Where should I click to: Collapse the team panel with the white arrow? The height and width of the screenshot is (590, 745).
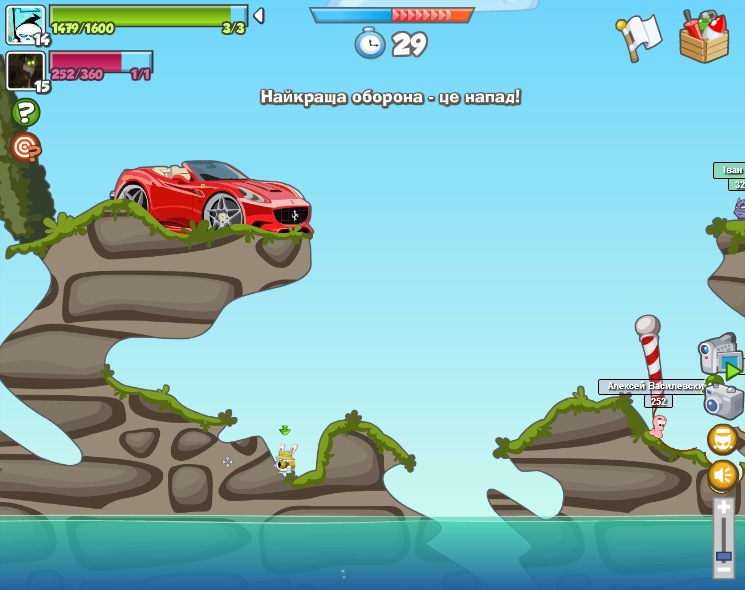[x=259, y=16]
